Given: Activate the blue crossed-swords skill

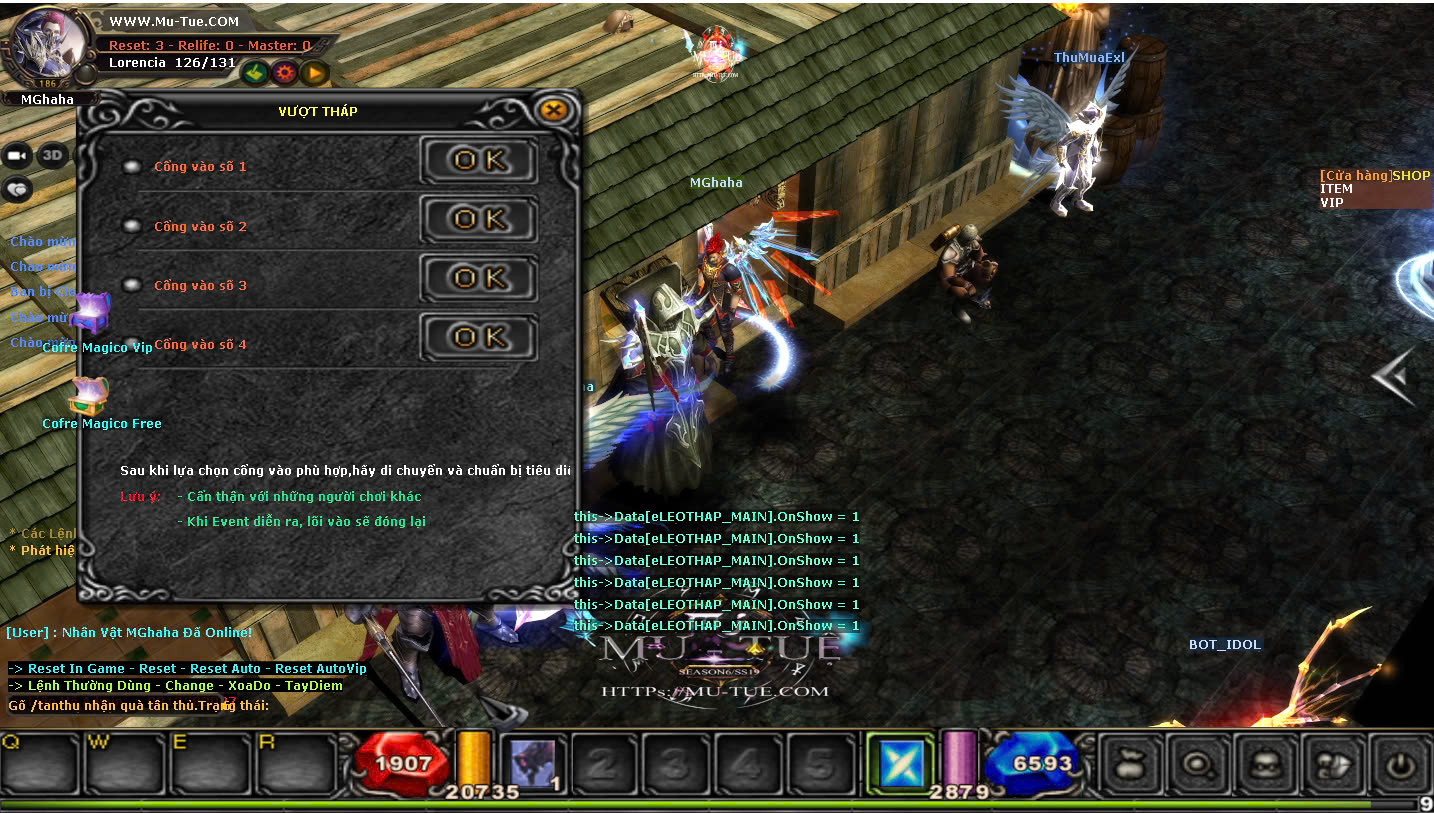Looking at the screenshot, I should [900, 764].
